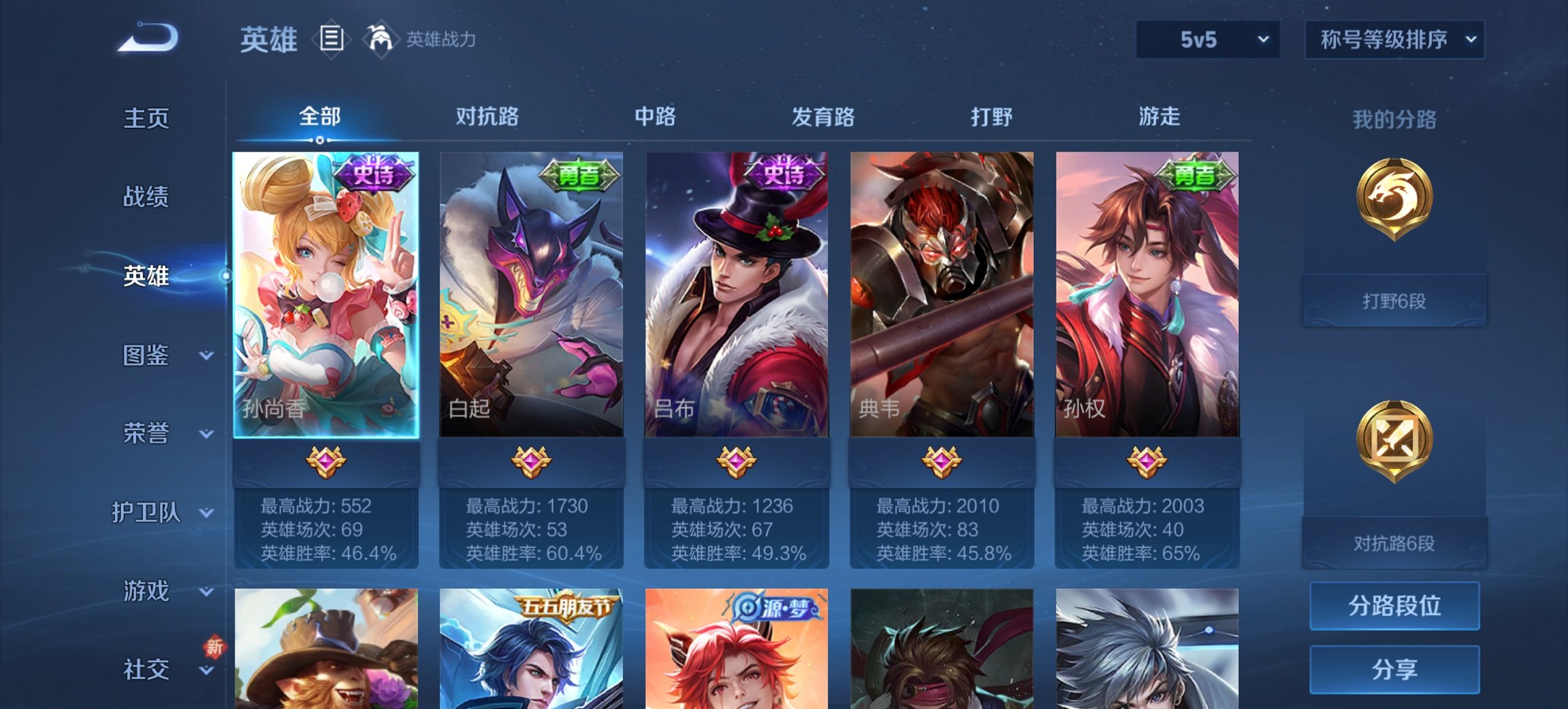Switch to the 中路 mid lane tab
The height and width of the screenshot is (709, 1568).
[655, 117]
